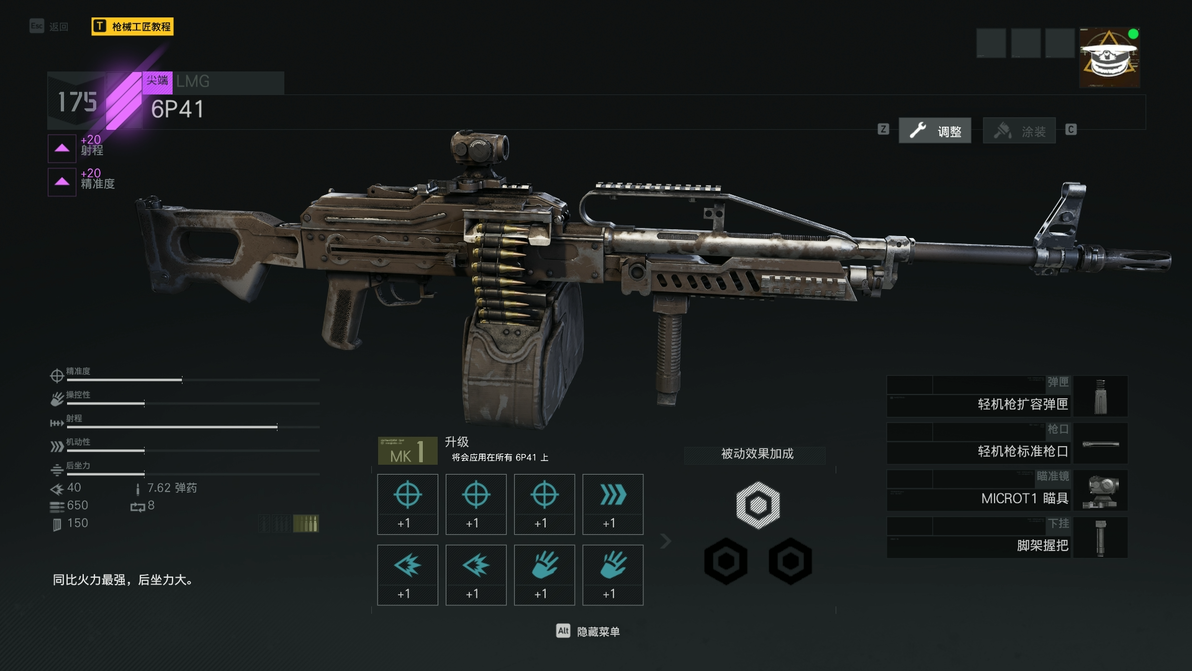Open the 枪械工匠教程 tutorial
This screenshot has height=671, width=1192.
coord(132,27)
